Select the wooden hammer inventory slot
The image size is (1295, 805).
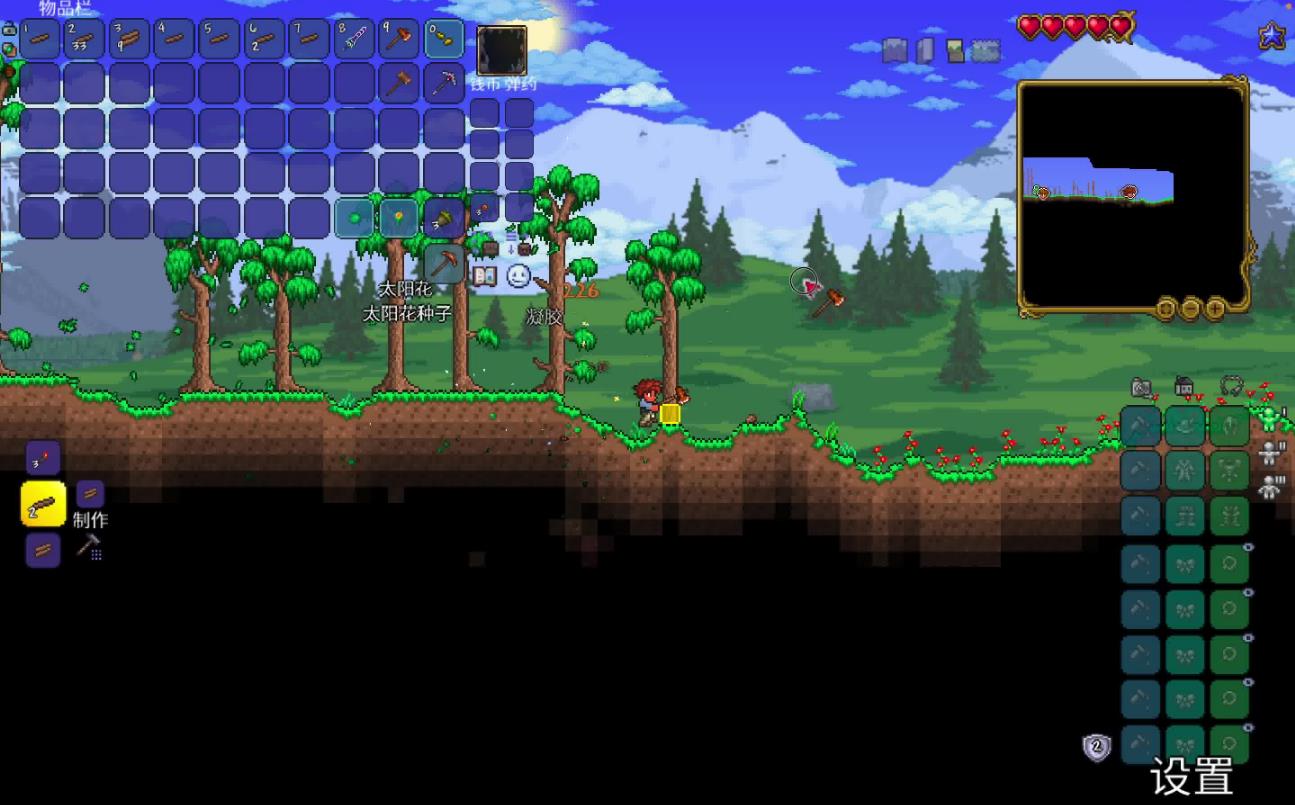(x=400, y=84)
